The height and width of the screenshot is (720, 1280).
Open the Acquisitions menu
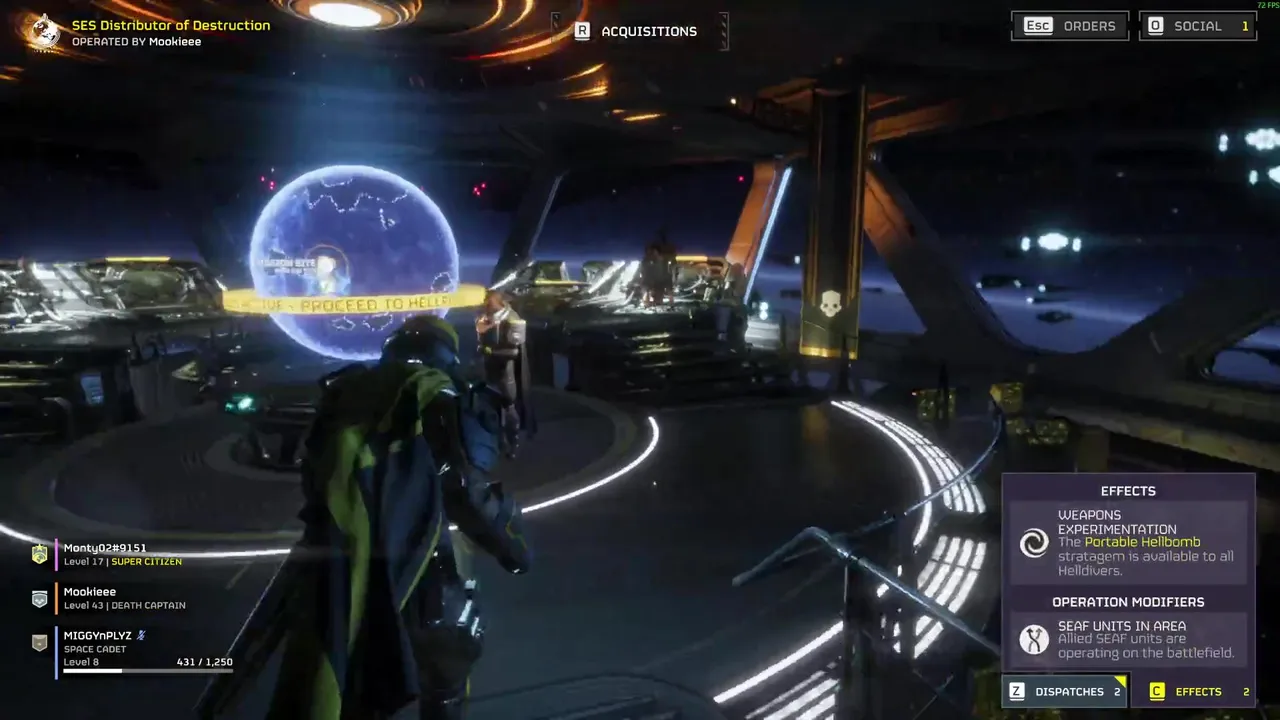point(636,31)
